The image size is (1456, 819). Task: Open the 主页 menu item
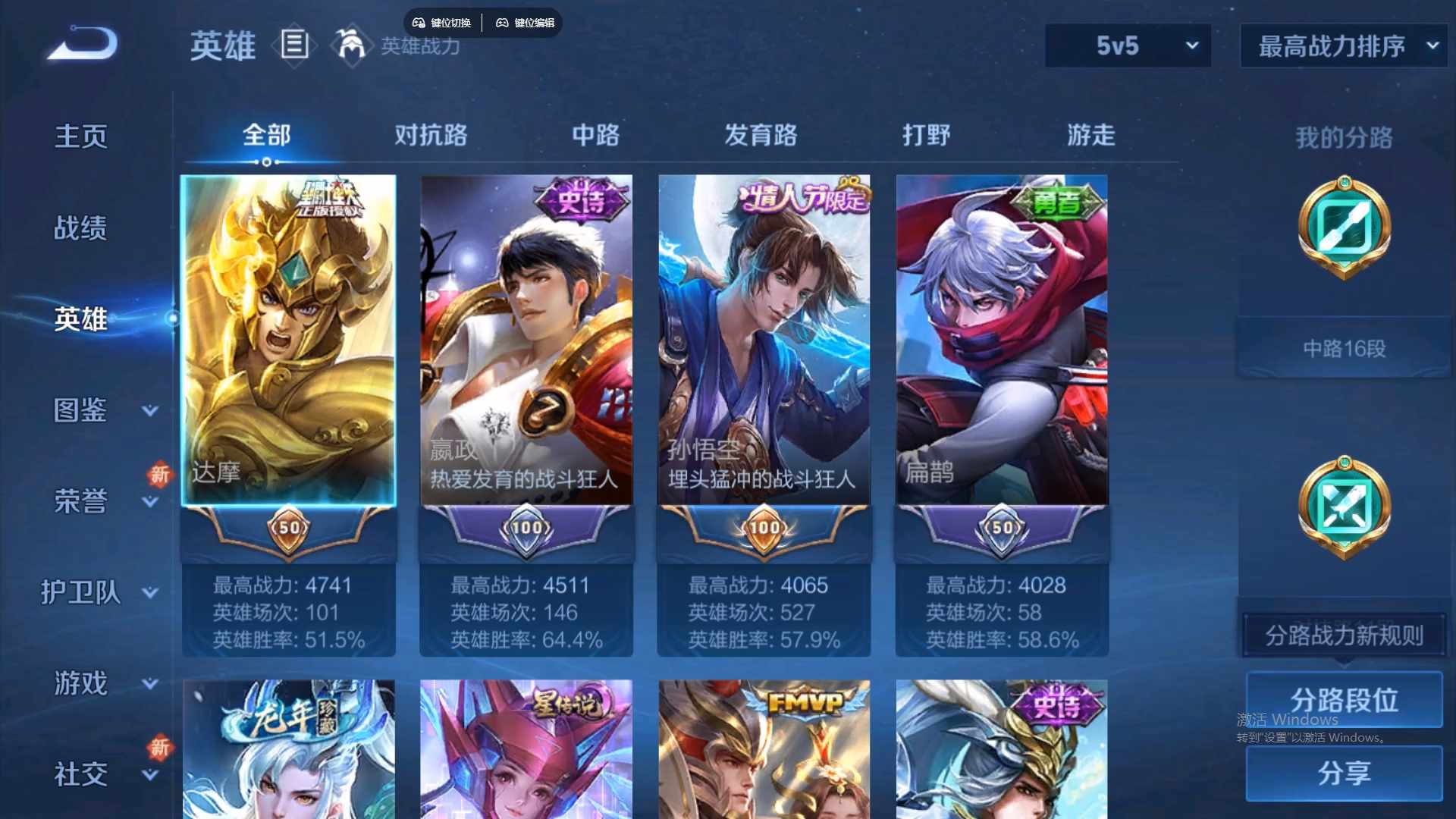[80, 136]
